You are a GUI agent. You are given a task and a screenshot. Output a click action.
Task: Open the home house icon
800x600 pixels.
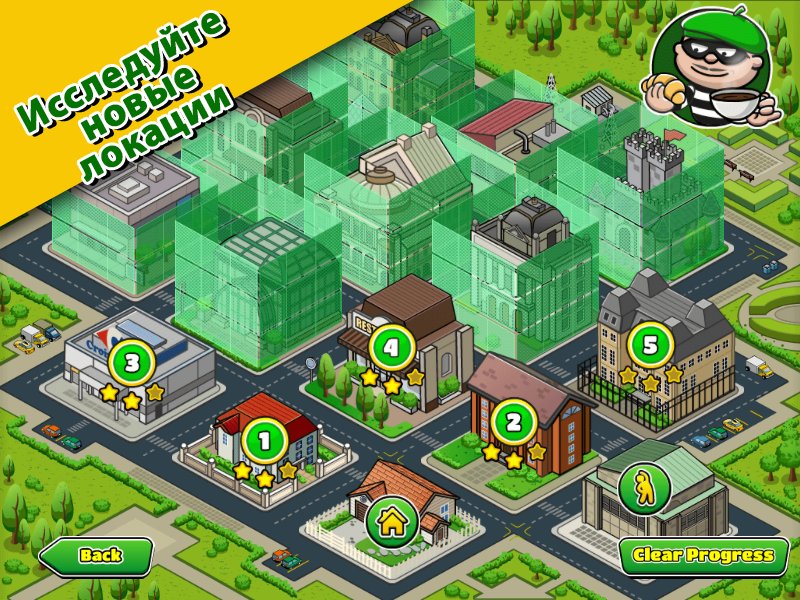pyautogui.click(x=392, y=520)
